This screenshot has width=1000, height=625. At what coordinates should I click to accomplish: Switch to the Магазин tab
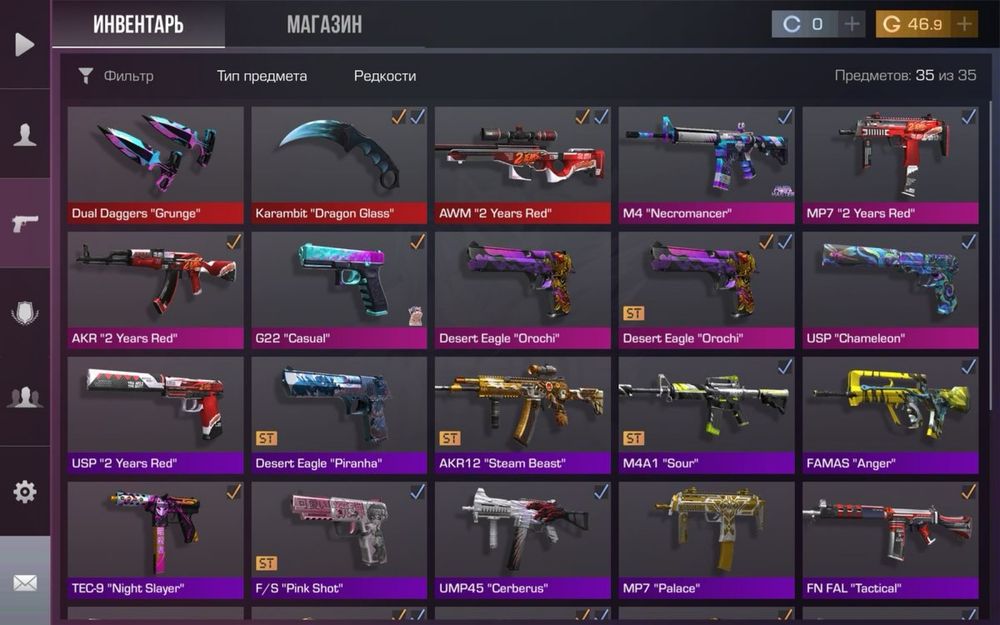tap(324, 24)
